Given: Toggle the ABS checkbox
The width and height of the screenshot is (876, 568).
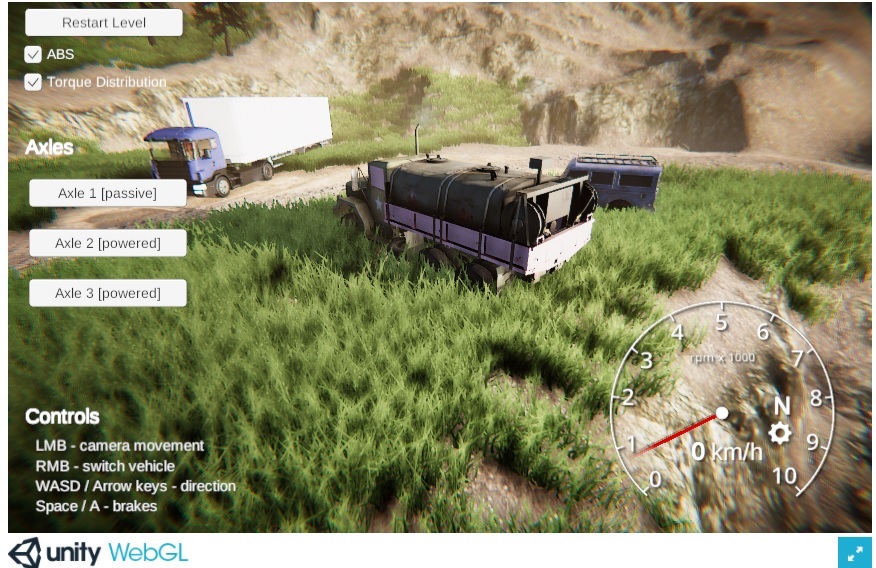Looking at the screenshot, I should 33,54.
